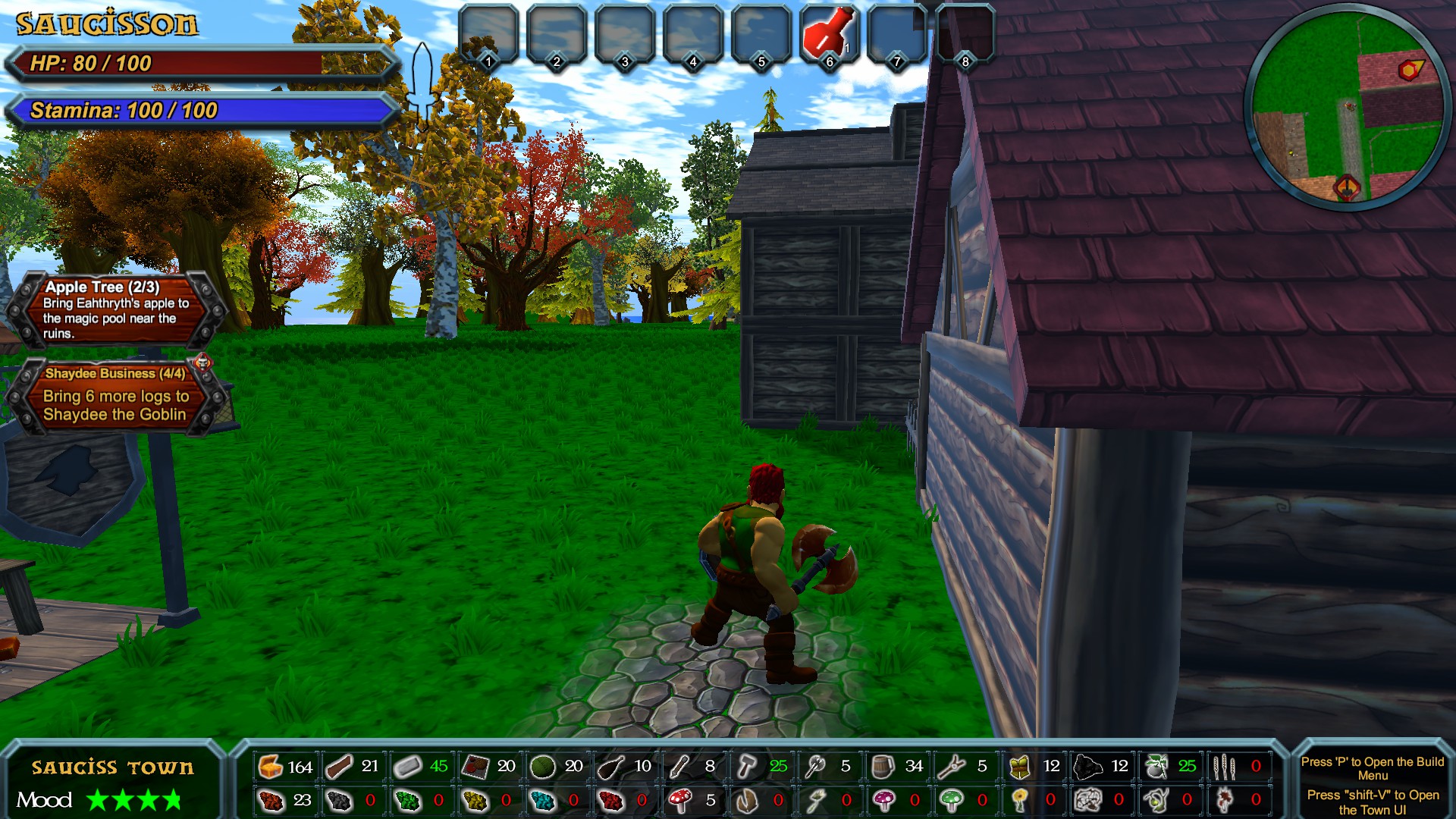Click the iron ingot resource slot
The width and height of the screenshot is (1456, 819).
pyautogui.click(x=407, y=767)
